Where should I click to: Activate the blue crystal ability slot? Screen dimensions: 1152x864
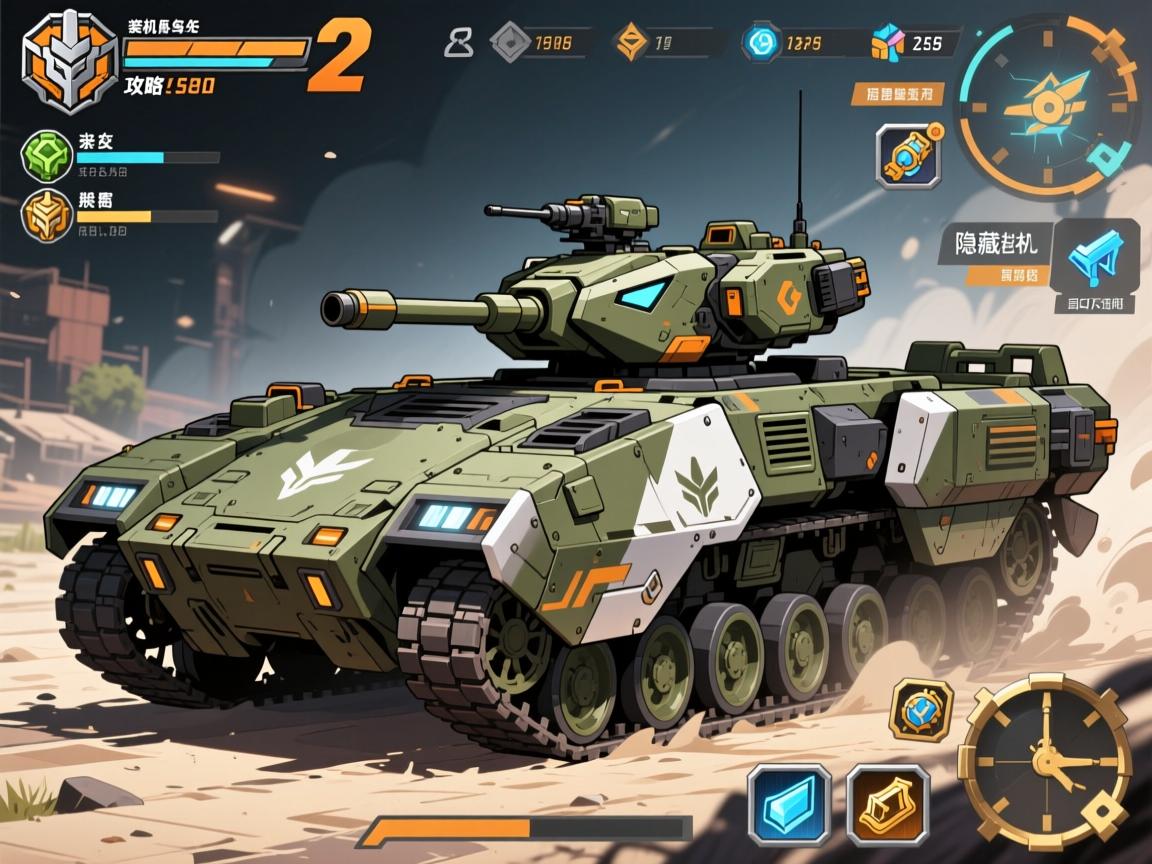click(x=789, y=804)
